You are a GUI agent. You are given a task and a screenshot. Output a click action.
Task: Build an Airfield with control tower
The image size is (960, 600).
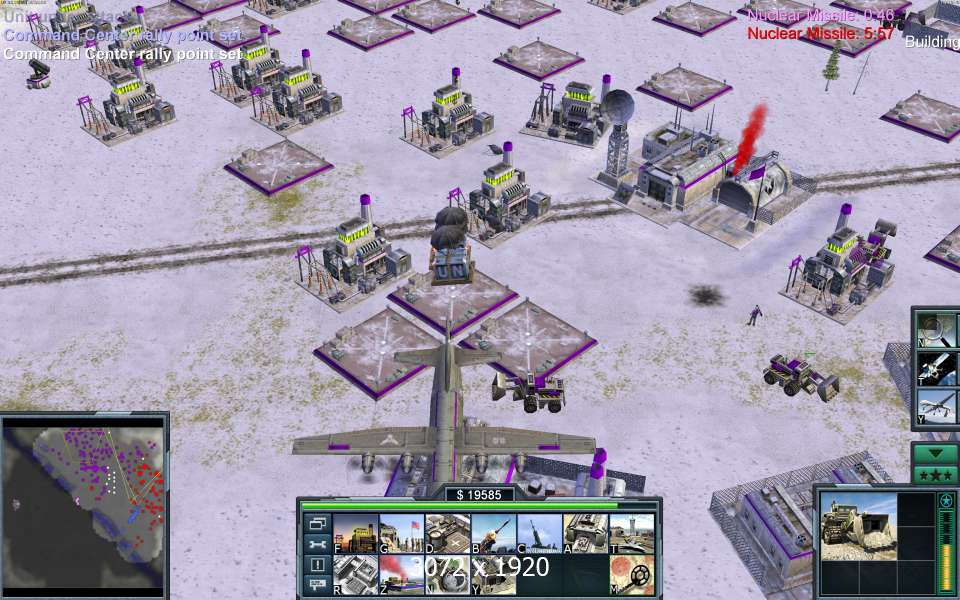631,533
